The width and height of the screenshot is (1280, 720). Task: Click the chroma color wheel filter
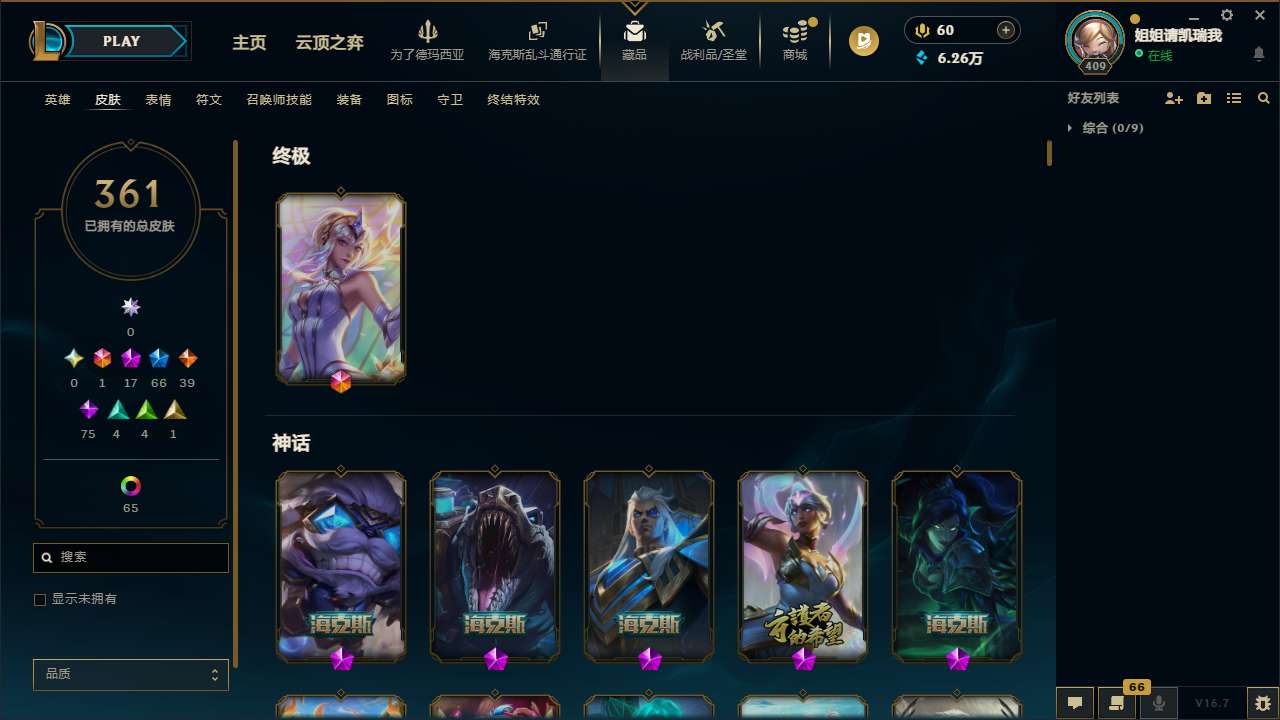click(130, 484)
